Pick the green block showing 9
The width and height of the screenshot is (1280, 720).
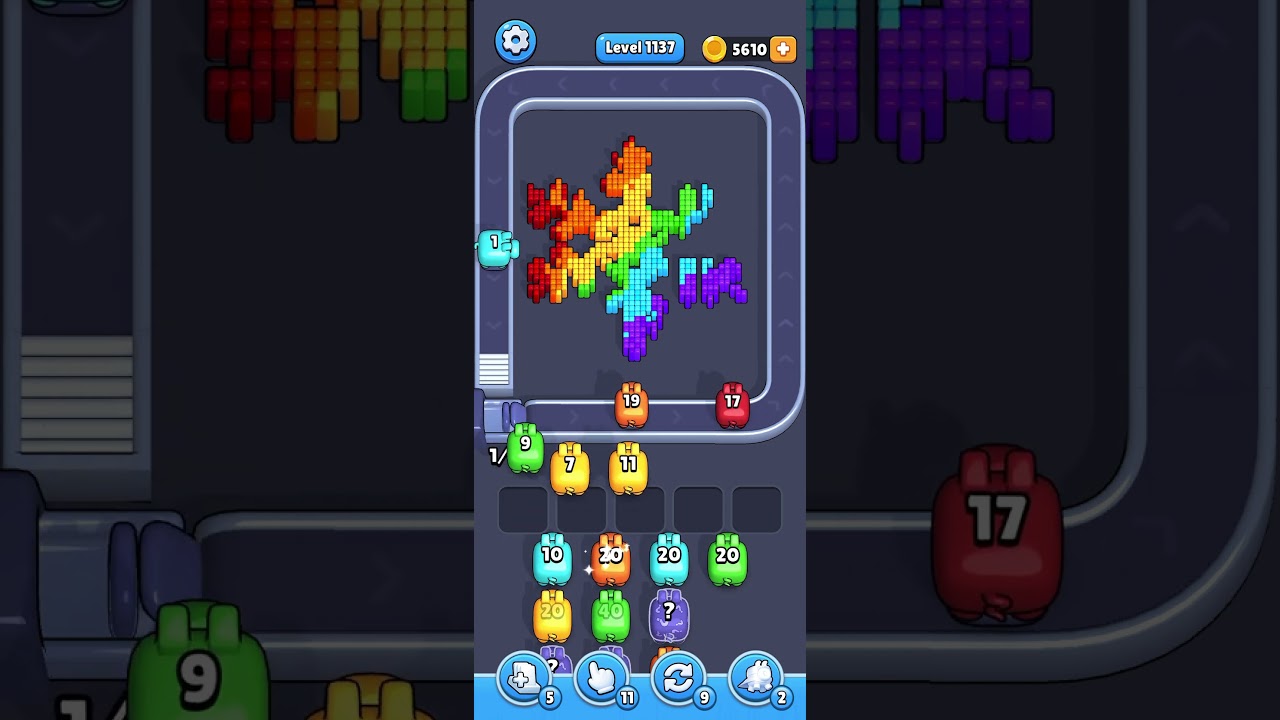pyautogui.click(x=524, y=447)
